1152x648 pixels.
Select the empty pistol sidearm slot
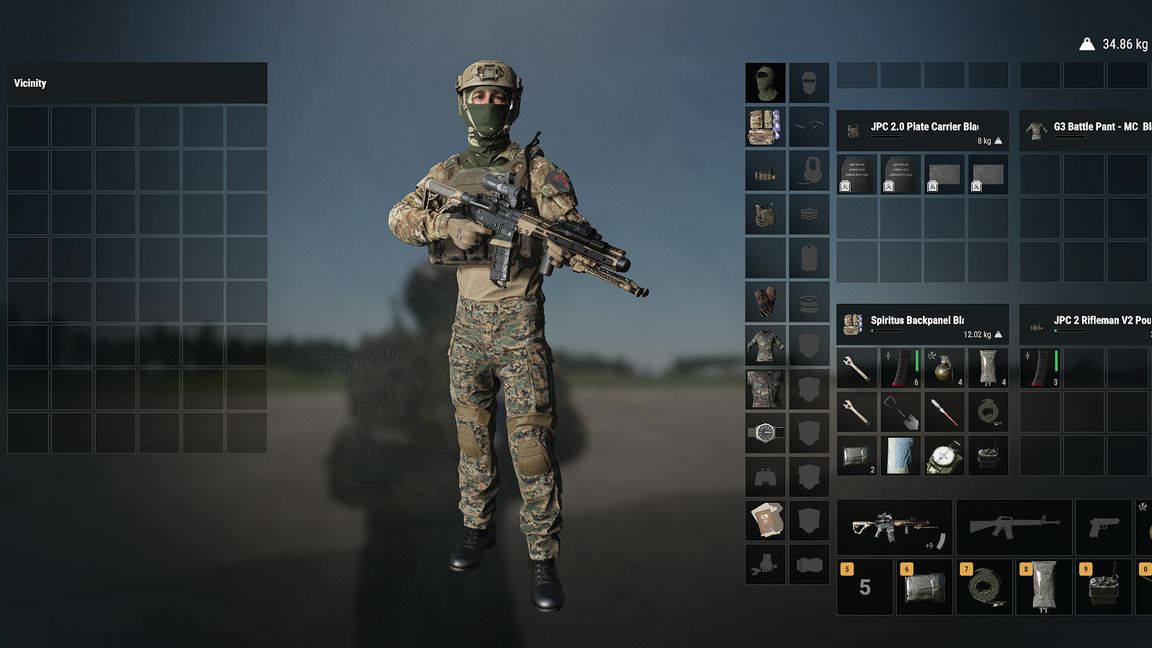pyautogui.click(x=1103, y=527)
